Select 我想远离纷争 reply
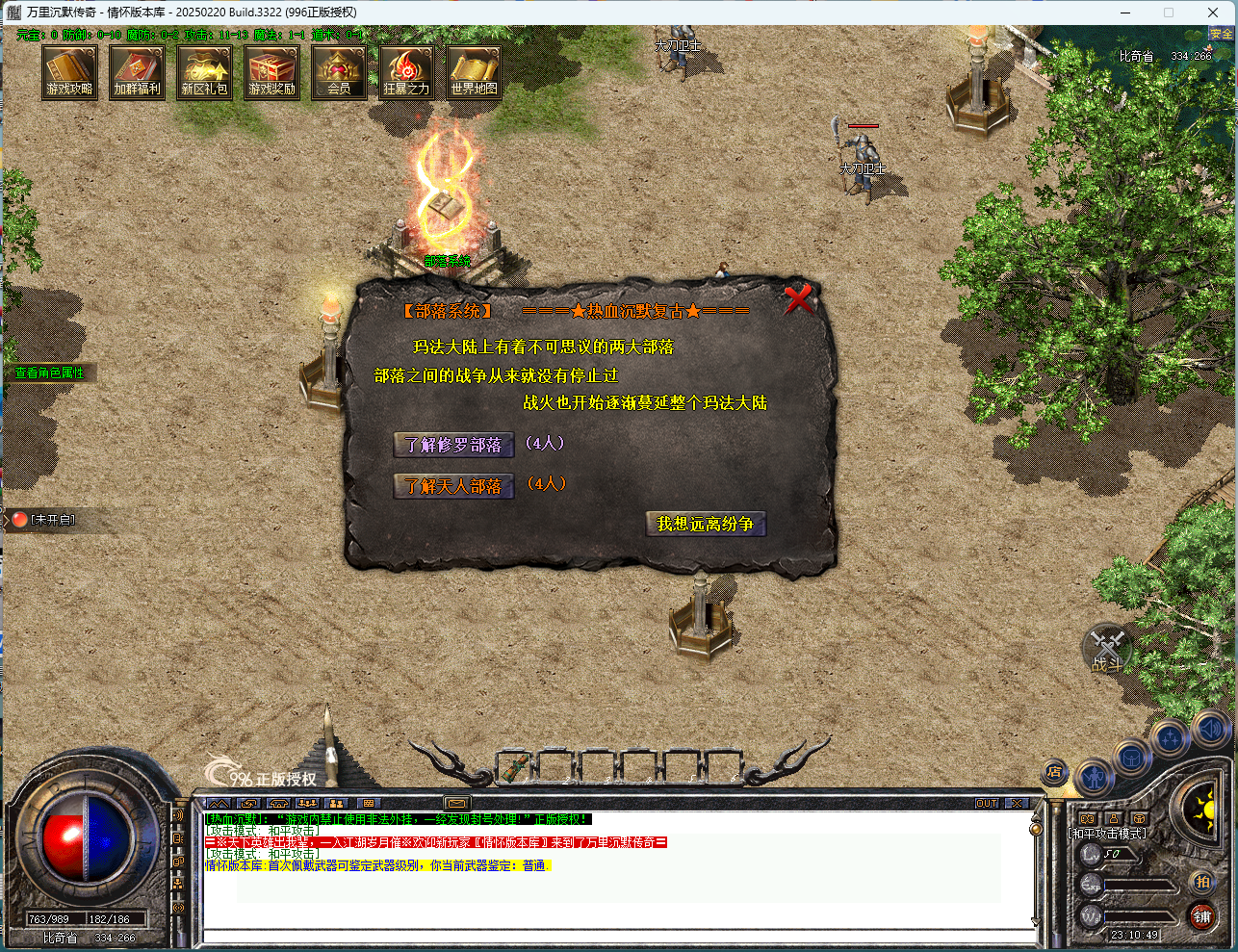Screen dimensions: 1238x952 coord(705,524)
